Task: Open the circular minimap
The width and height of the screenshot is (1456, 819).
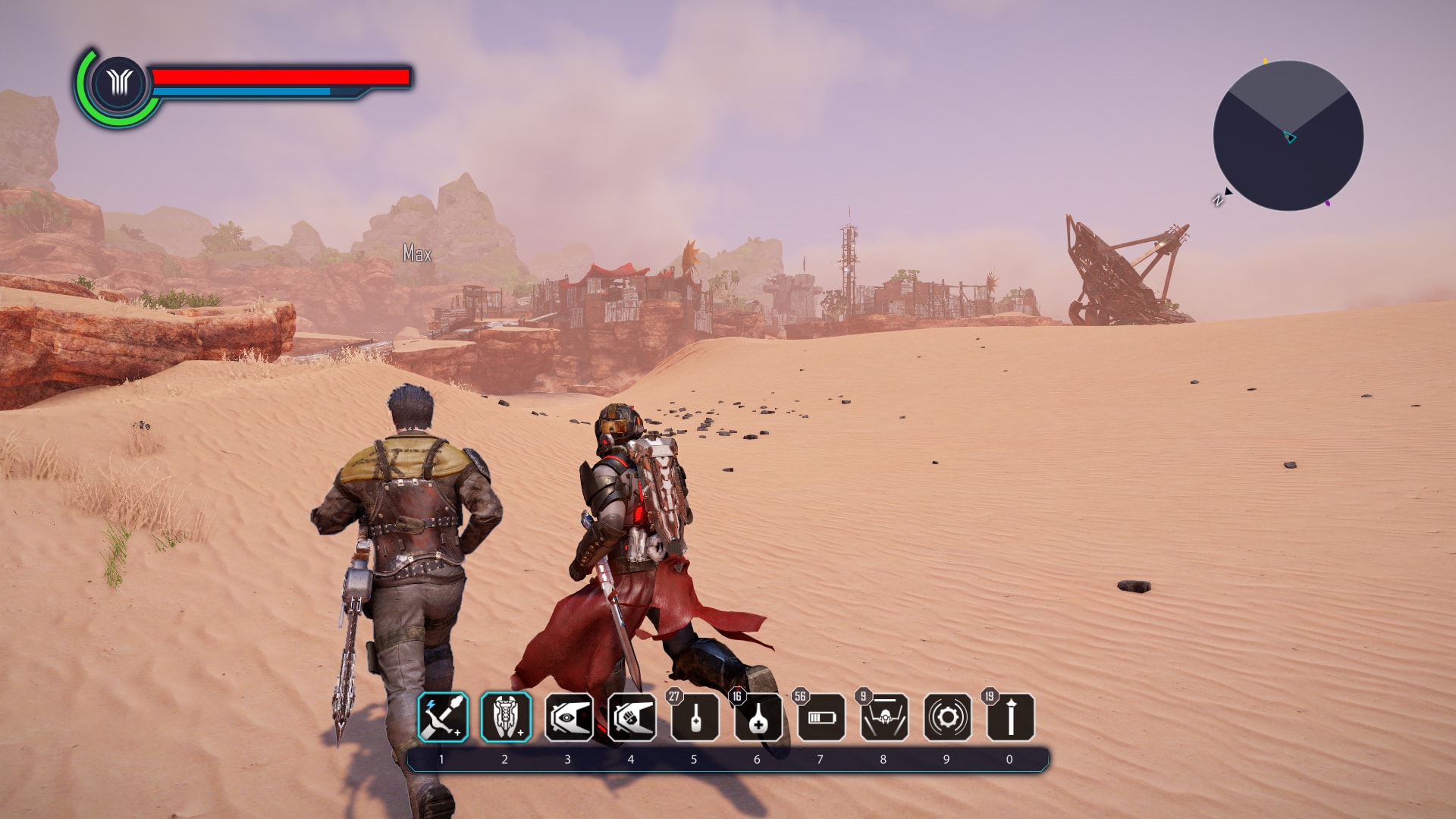Action: pos(1288,136)
